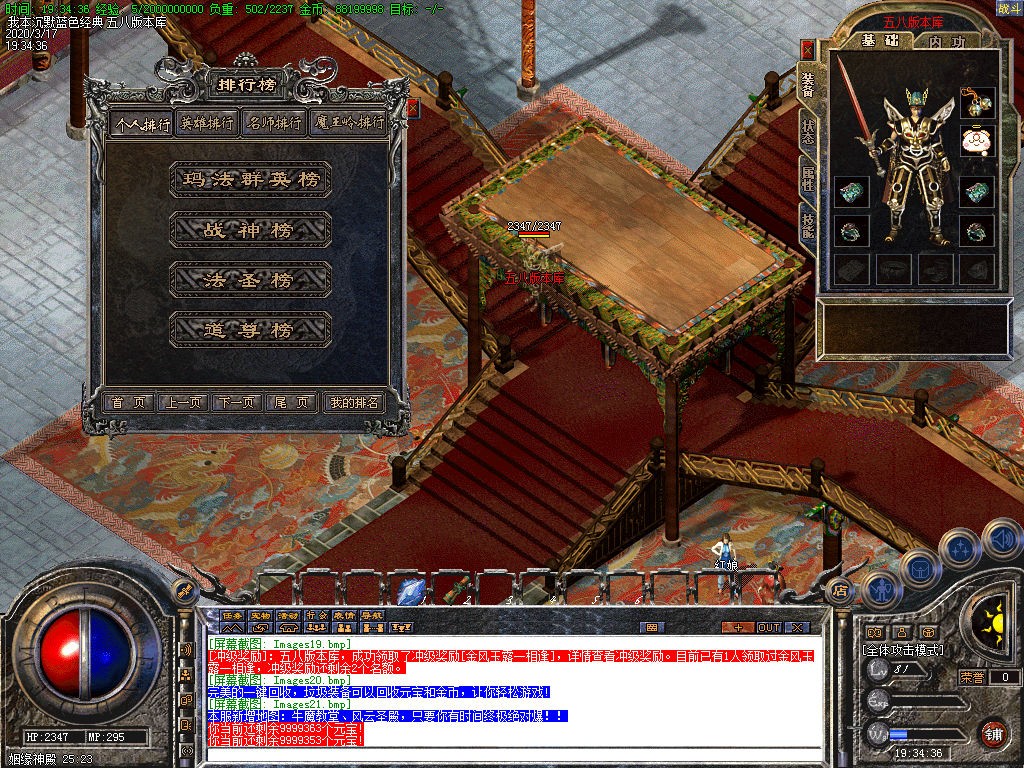Open the 玛法群英榜 leaderboard
This screenshot has height=768, width=1024.
click(x=250, y=180)
